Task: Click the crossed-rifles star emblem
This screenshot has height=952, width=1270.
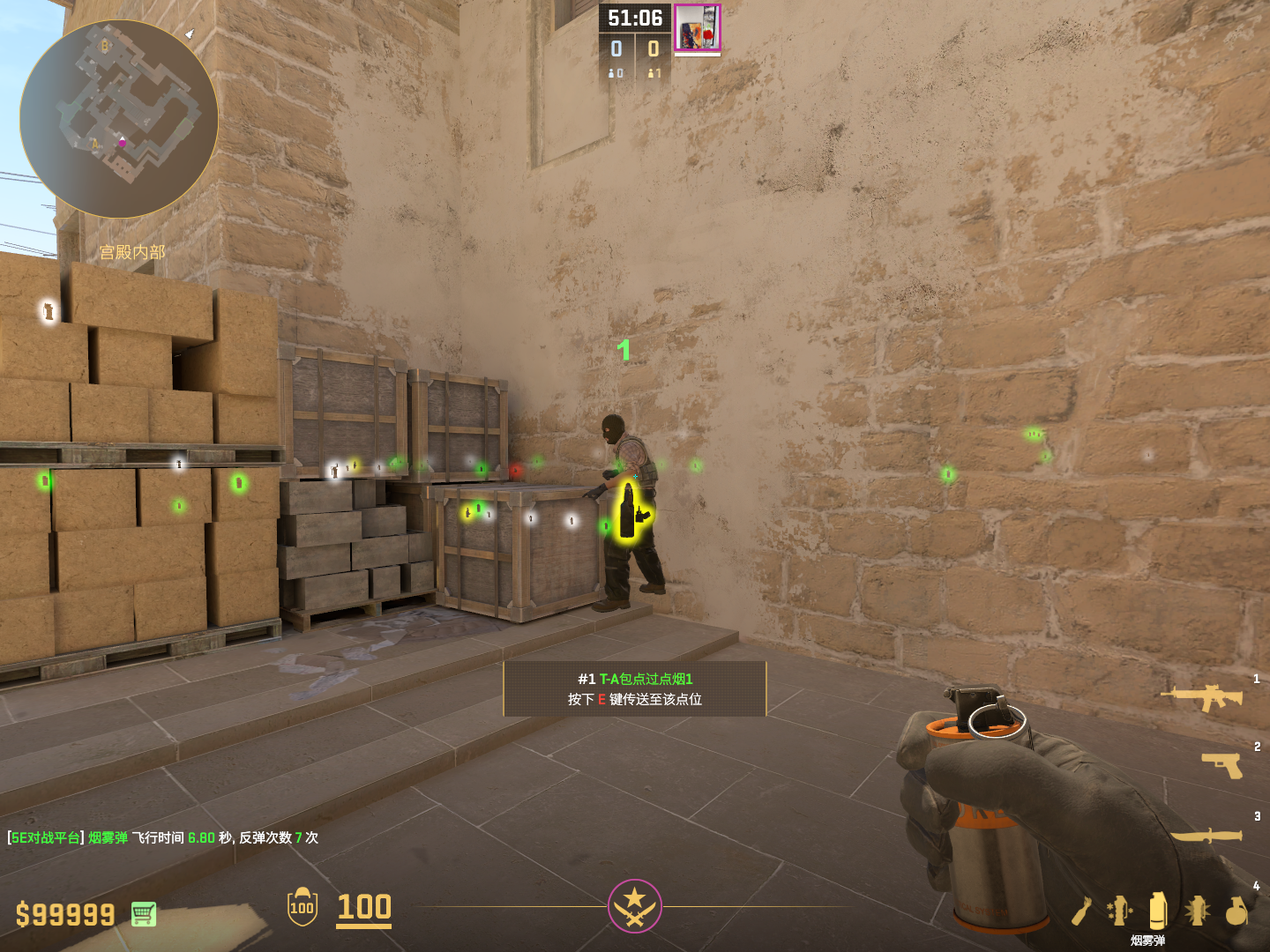Action: click(x=634, y=905)
